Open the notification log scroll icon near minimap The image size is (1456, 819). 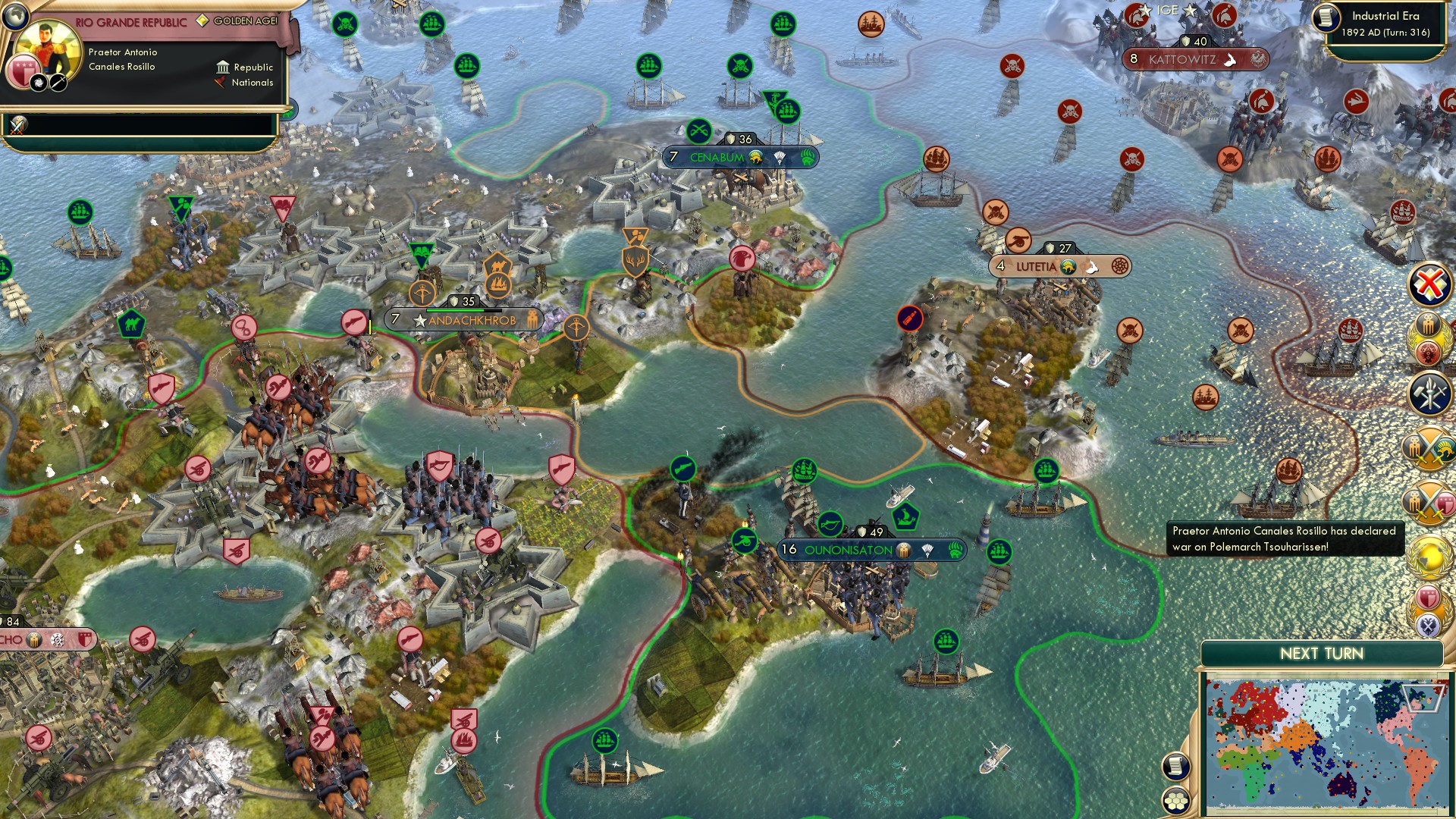(x=1176, y=767)
